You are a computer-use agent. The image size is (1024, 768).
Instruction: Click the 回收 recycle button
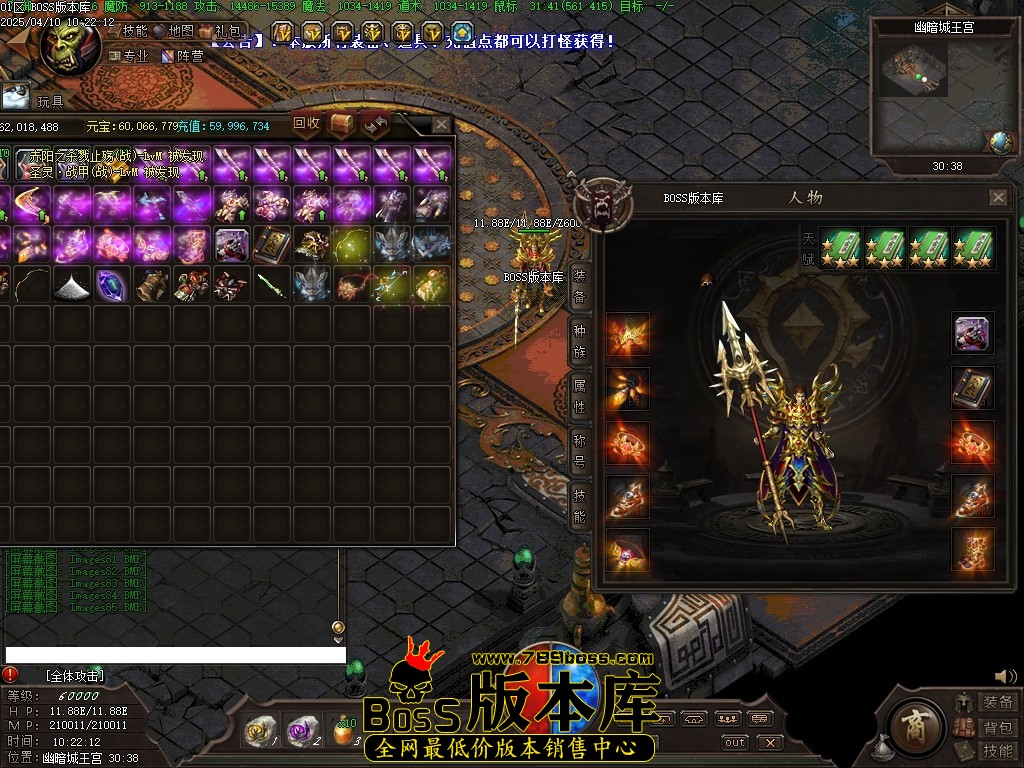pyautogui.click(x=306, y=124)
